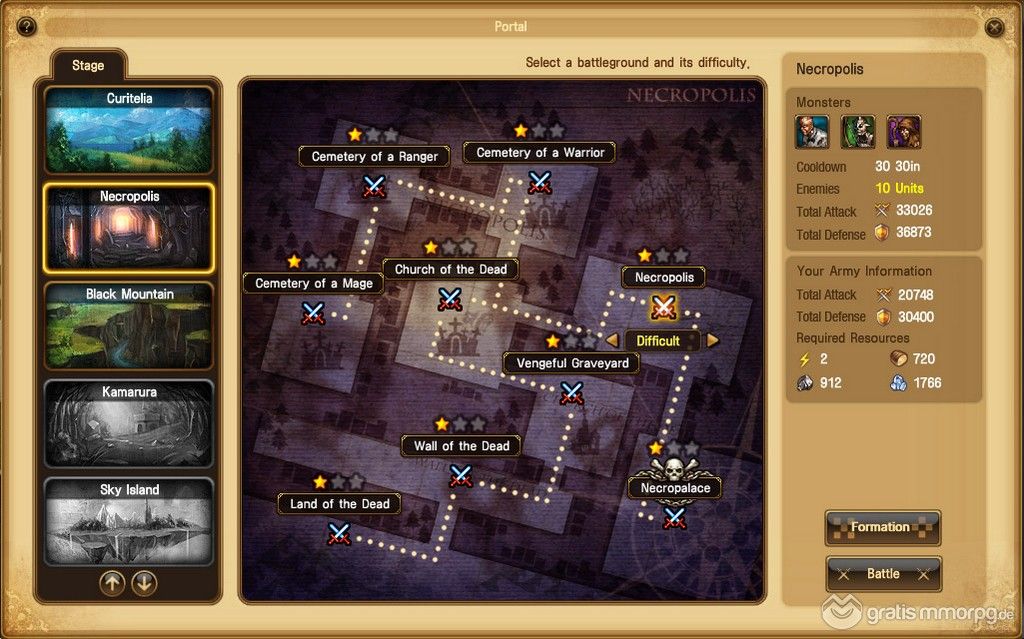Select Cemetery of a Mage battleground
This screenshot has width=1024, height=639.
313,312
